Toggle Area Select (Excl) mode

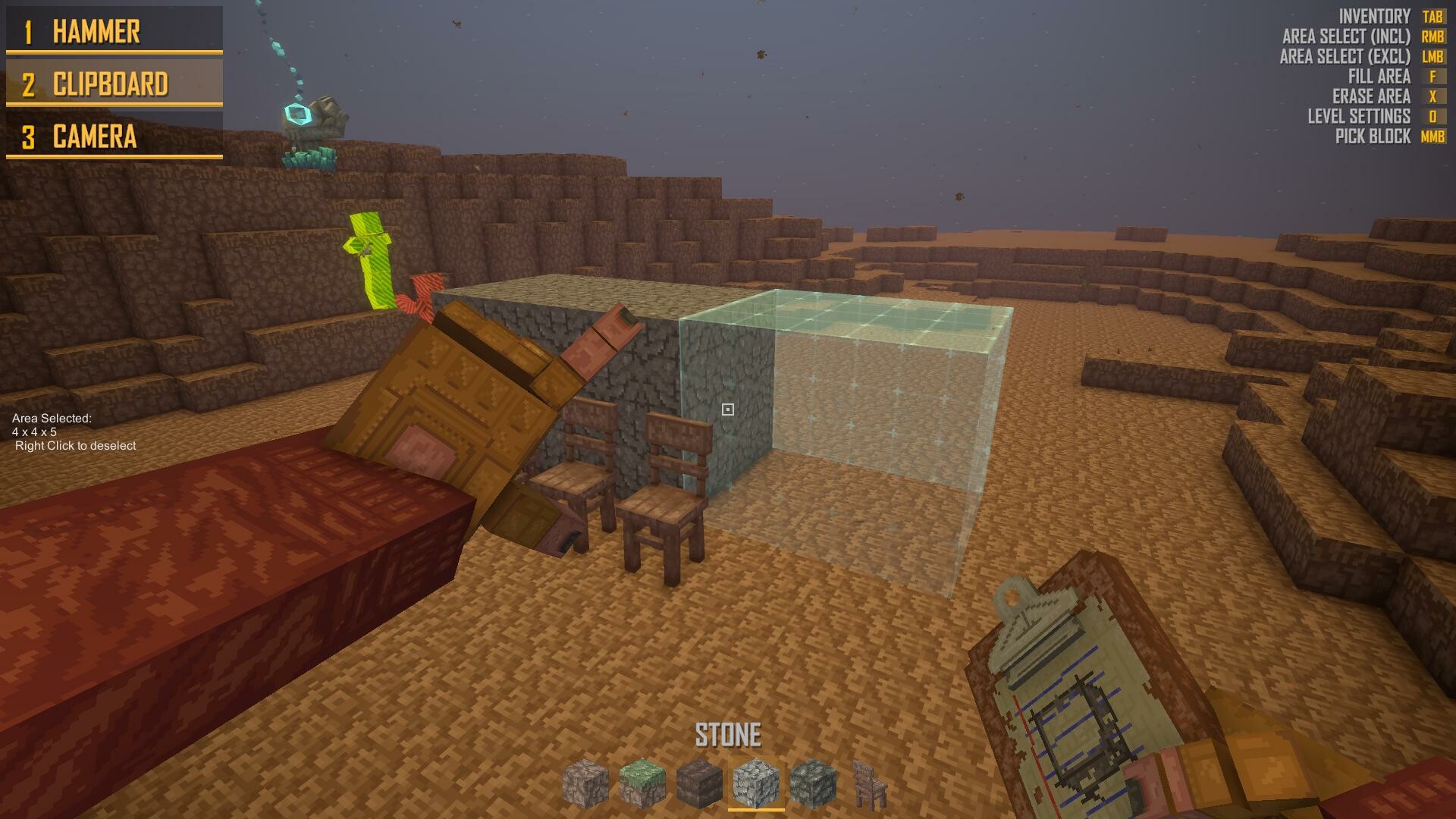tap(1346, 55)
